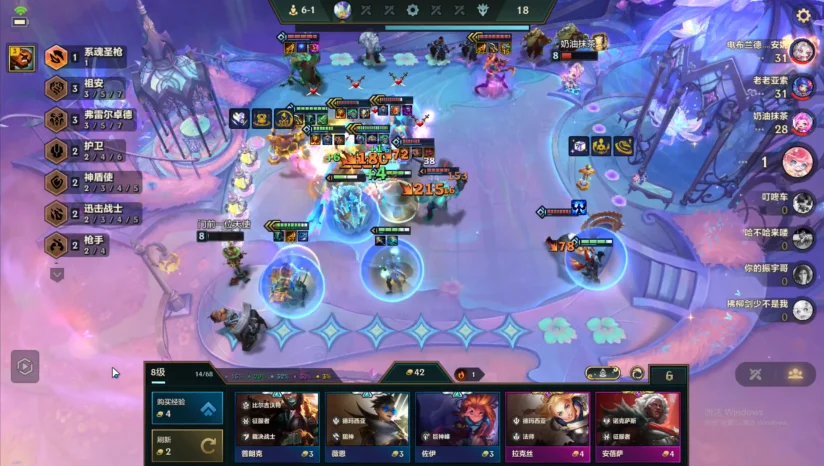Image resolution: width=824 pixels, height=466 pixels.
Task: Refresh the shop for 2 gold
Action: click(187, 443)
